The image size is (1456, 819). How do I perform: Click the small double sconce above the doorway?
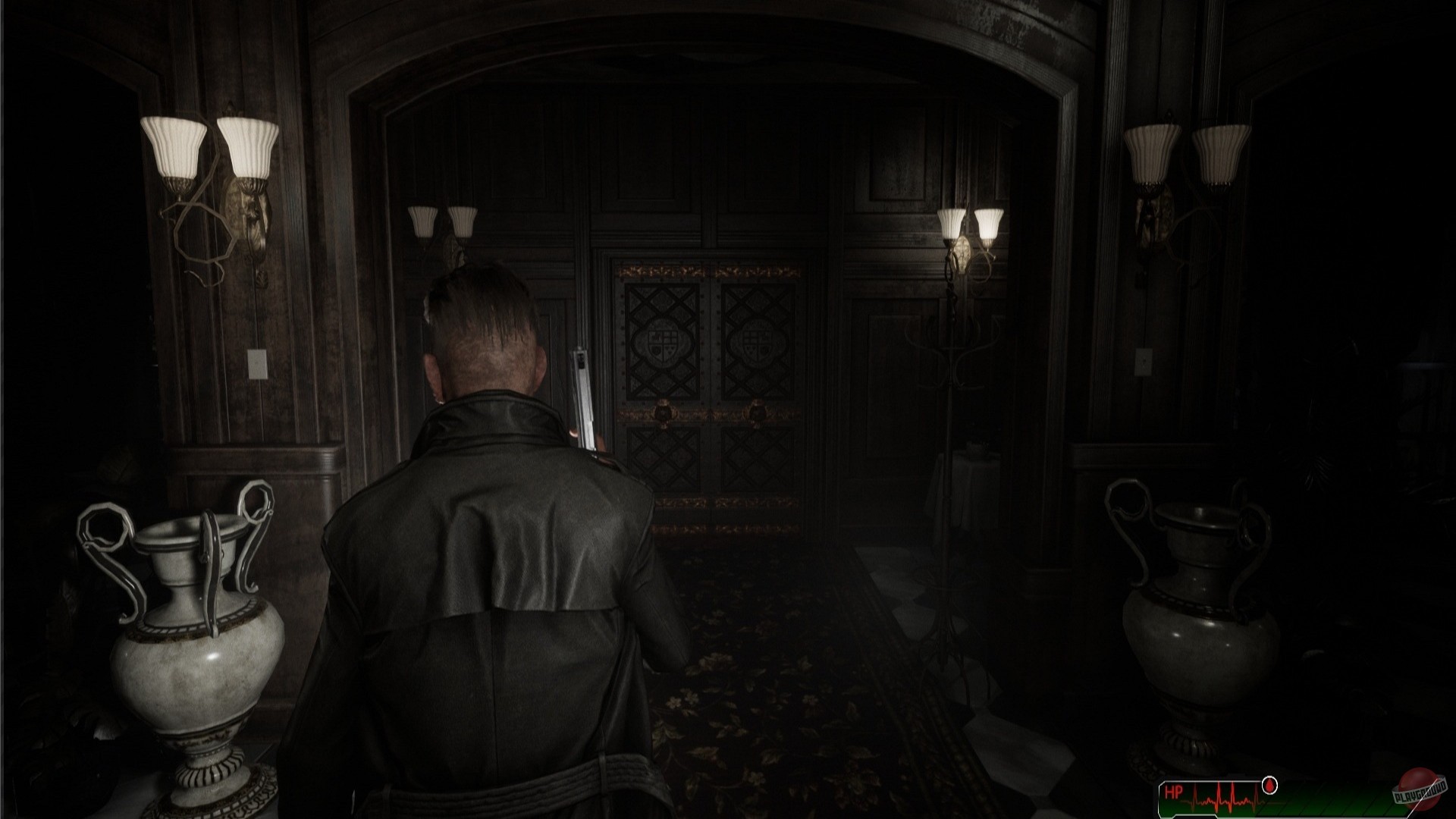pos(442,224)
